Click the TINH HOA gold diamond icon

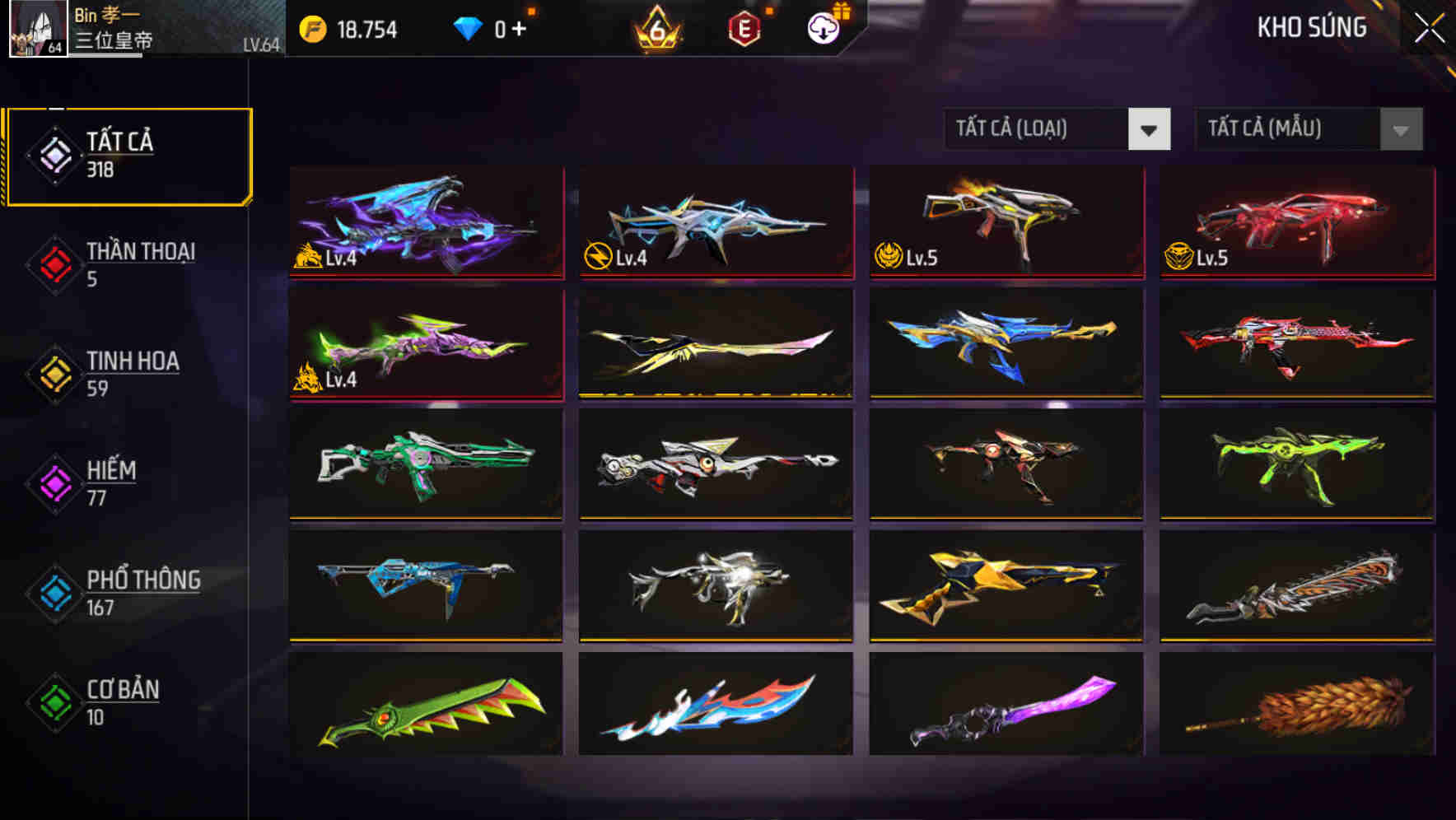click(x=53, y=373)
